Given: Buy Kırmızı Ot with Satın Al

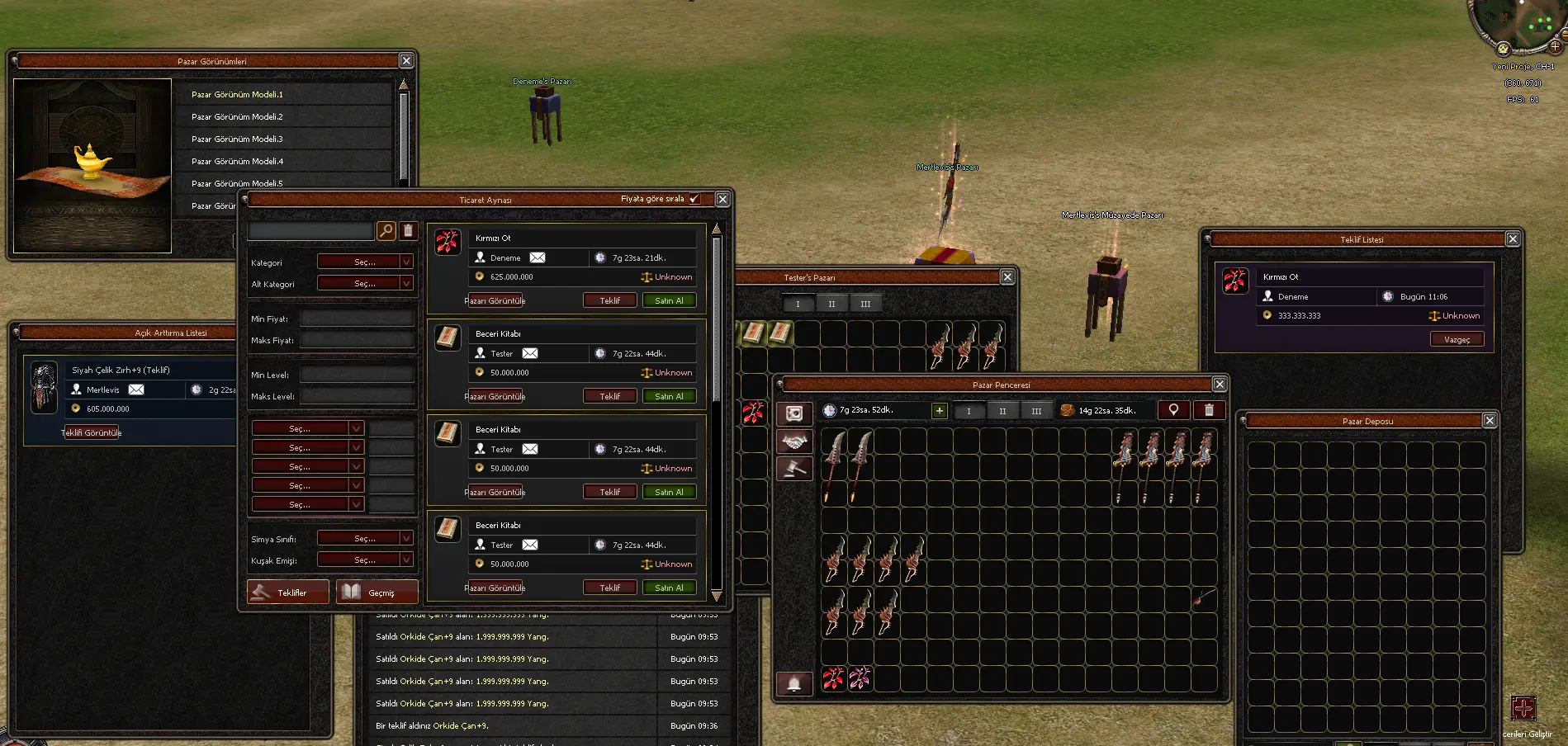Looking at the screenshot, I should click(x=669, y=301).
